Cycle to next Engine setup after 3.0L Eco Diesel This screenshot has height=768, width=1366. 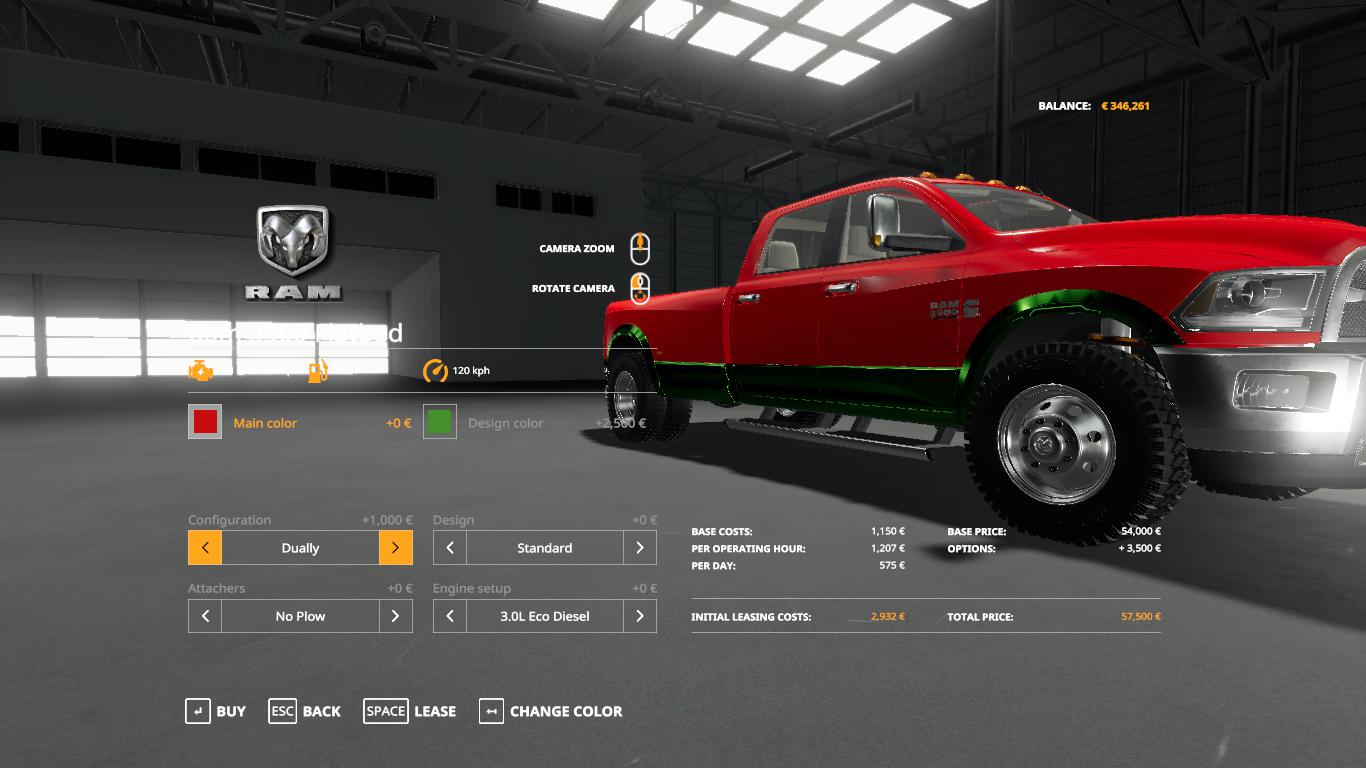pos(640,616)
